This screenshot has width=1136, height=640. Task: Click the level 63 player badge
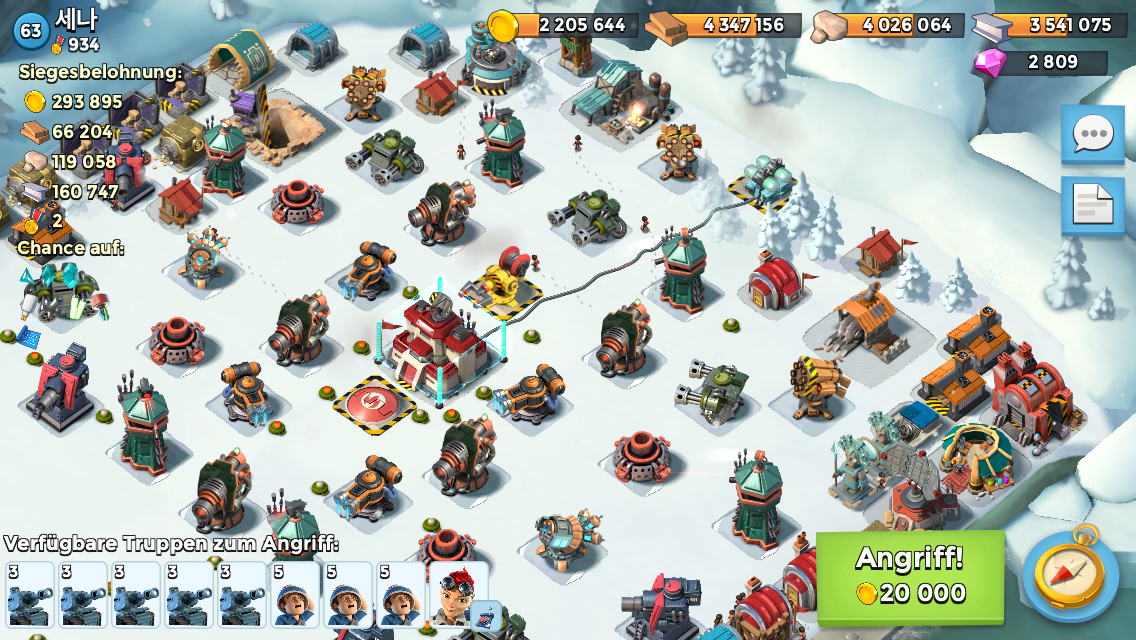(31, 30)
